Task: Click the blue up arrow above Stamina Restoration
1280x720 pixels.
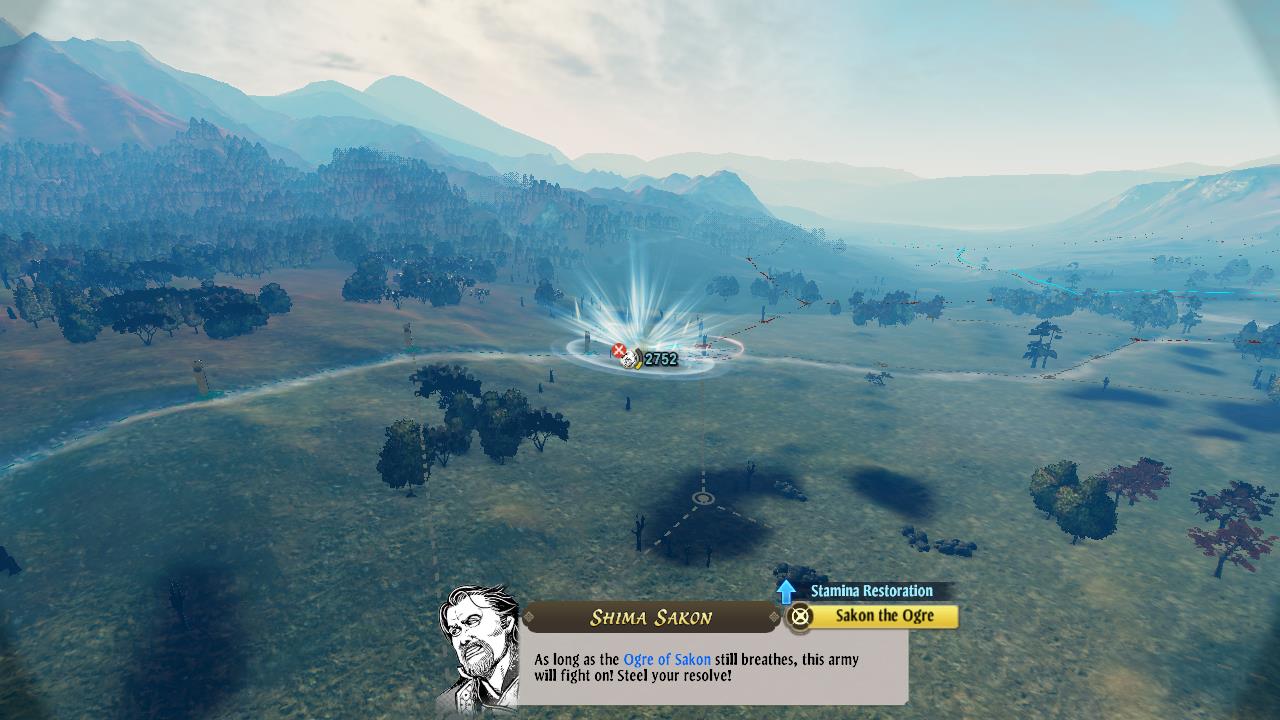Action: point(786,591)
